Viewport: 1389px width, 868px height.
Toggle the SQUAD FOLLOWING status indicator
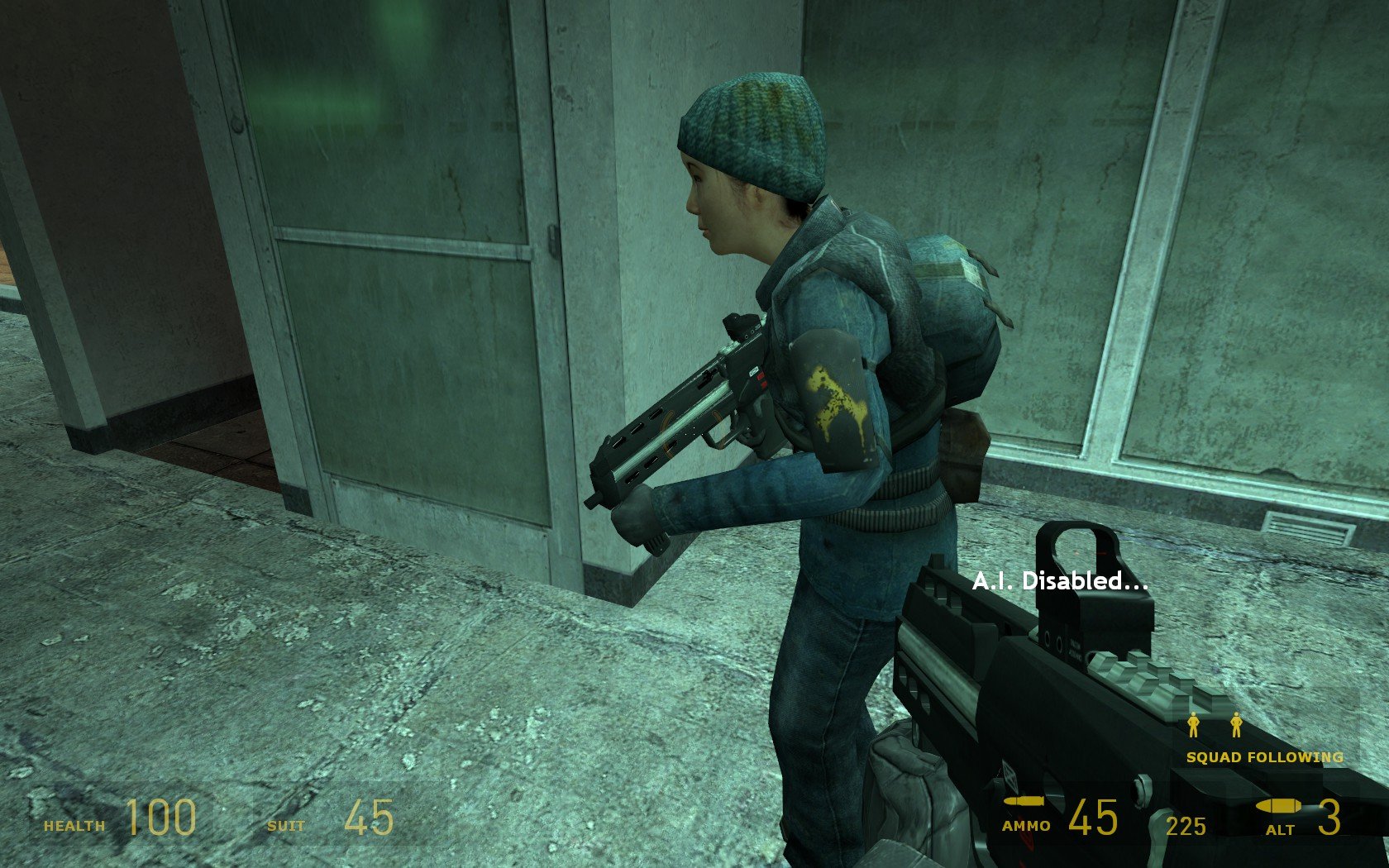1263,756
